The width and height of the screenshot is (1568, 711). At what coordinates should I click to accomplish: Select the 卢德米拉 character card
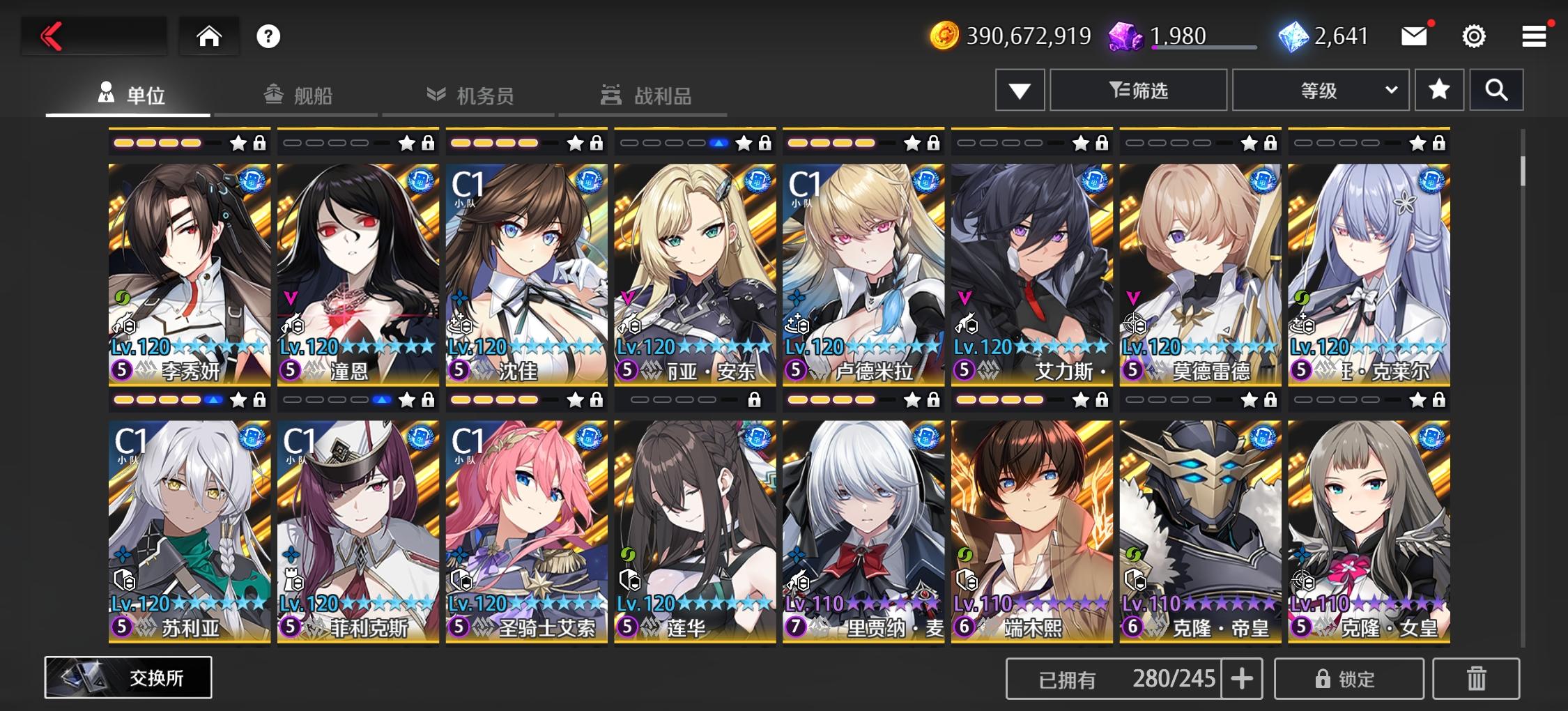(x=863, y=272)
